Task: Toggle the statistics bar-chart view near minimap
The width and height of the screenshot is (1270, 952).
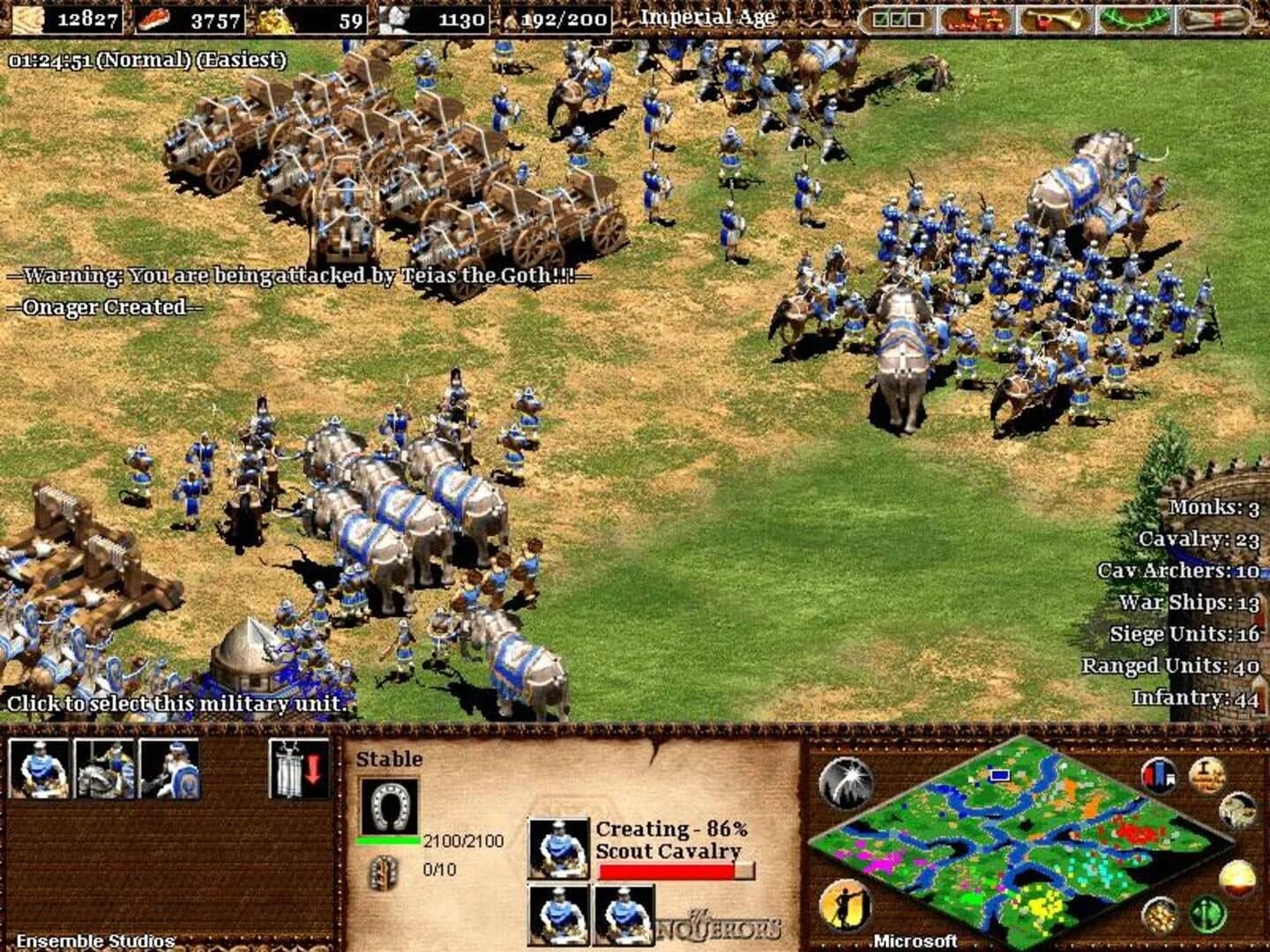Action: coord(1158,776)
